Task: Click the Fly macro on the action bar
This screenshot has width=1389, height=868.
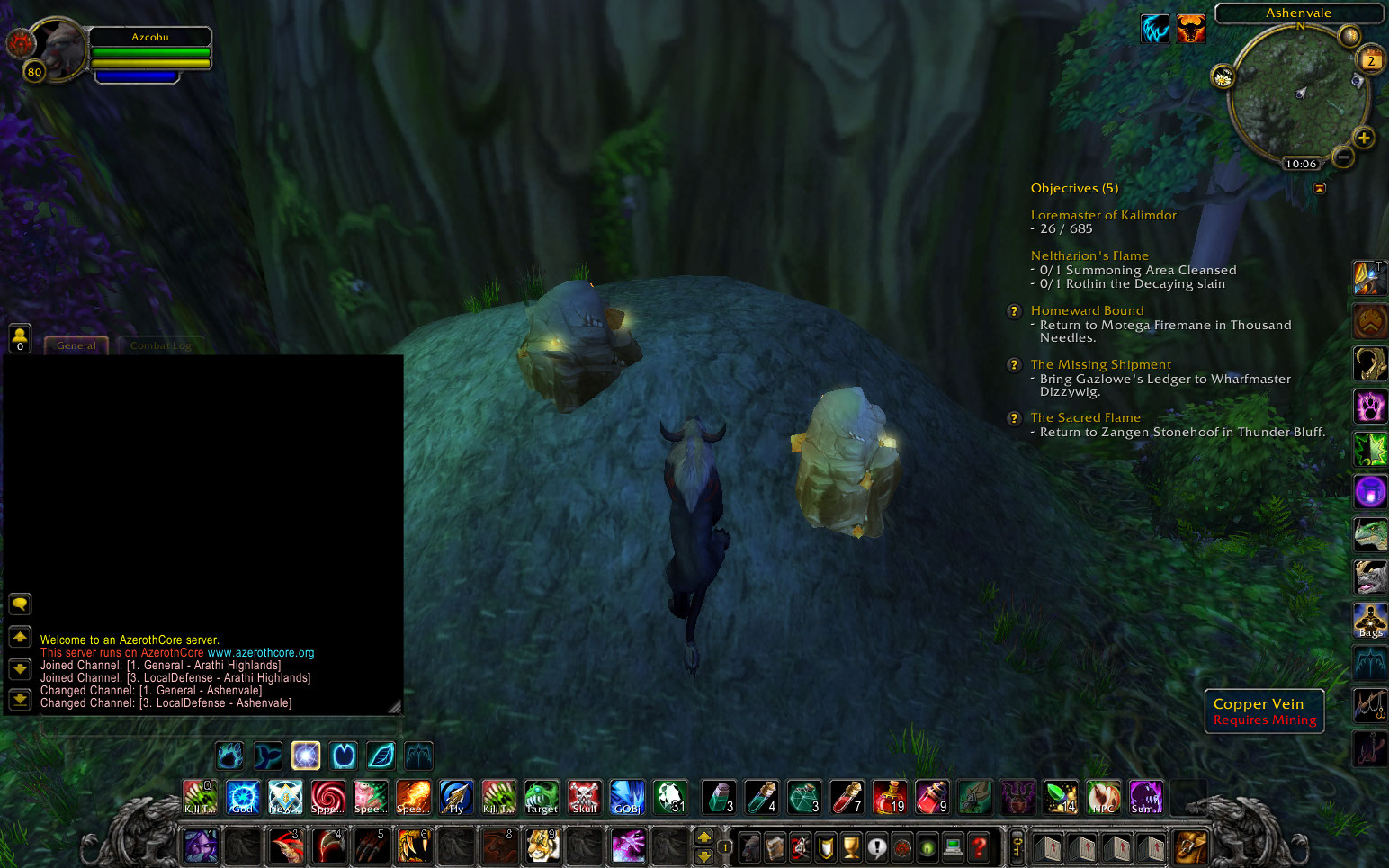Action: click(x=456, y=797)
